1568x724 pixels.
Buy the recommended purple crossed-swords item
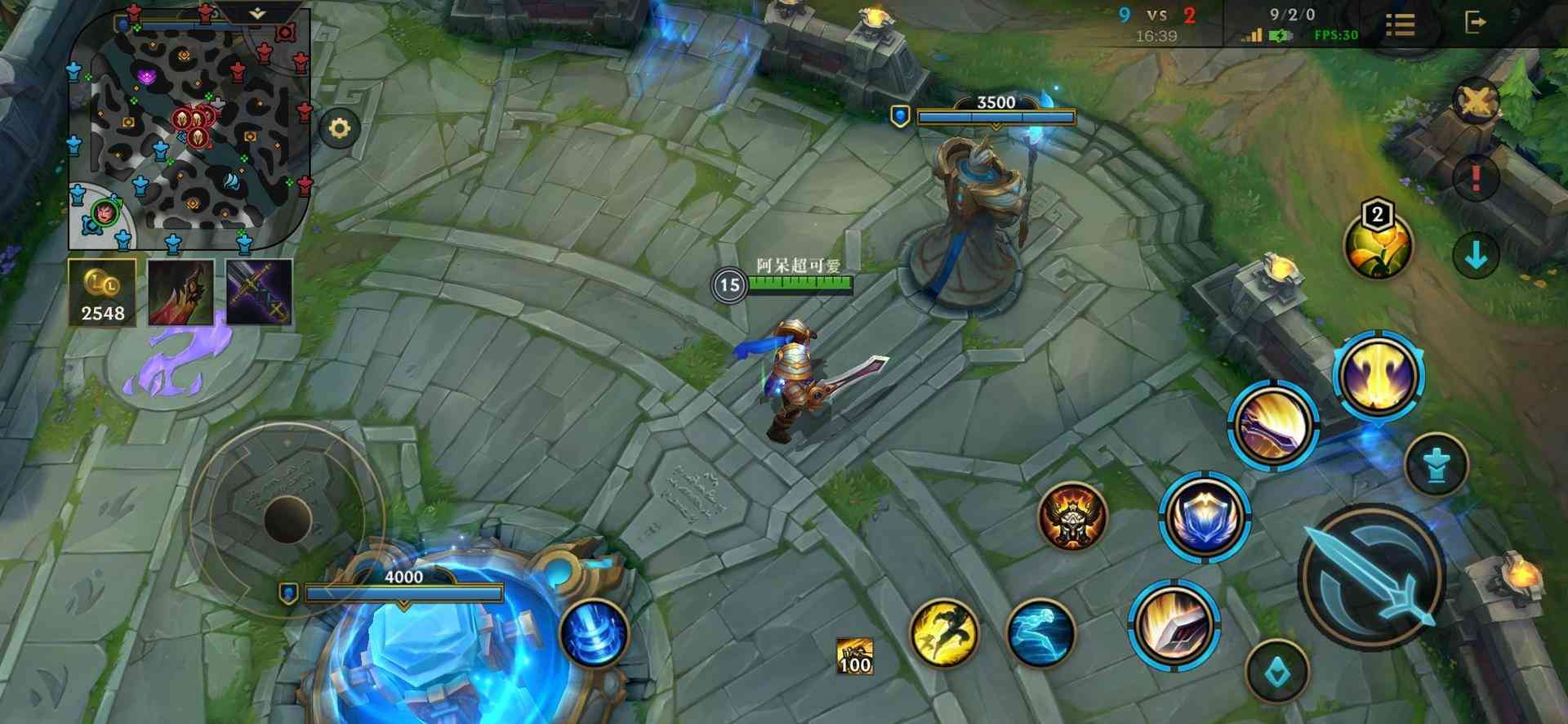pyautogui.click(x=259, y=293)
